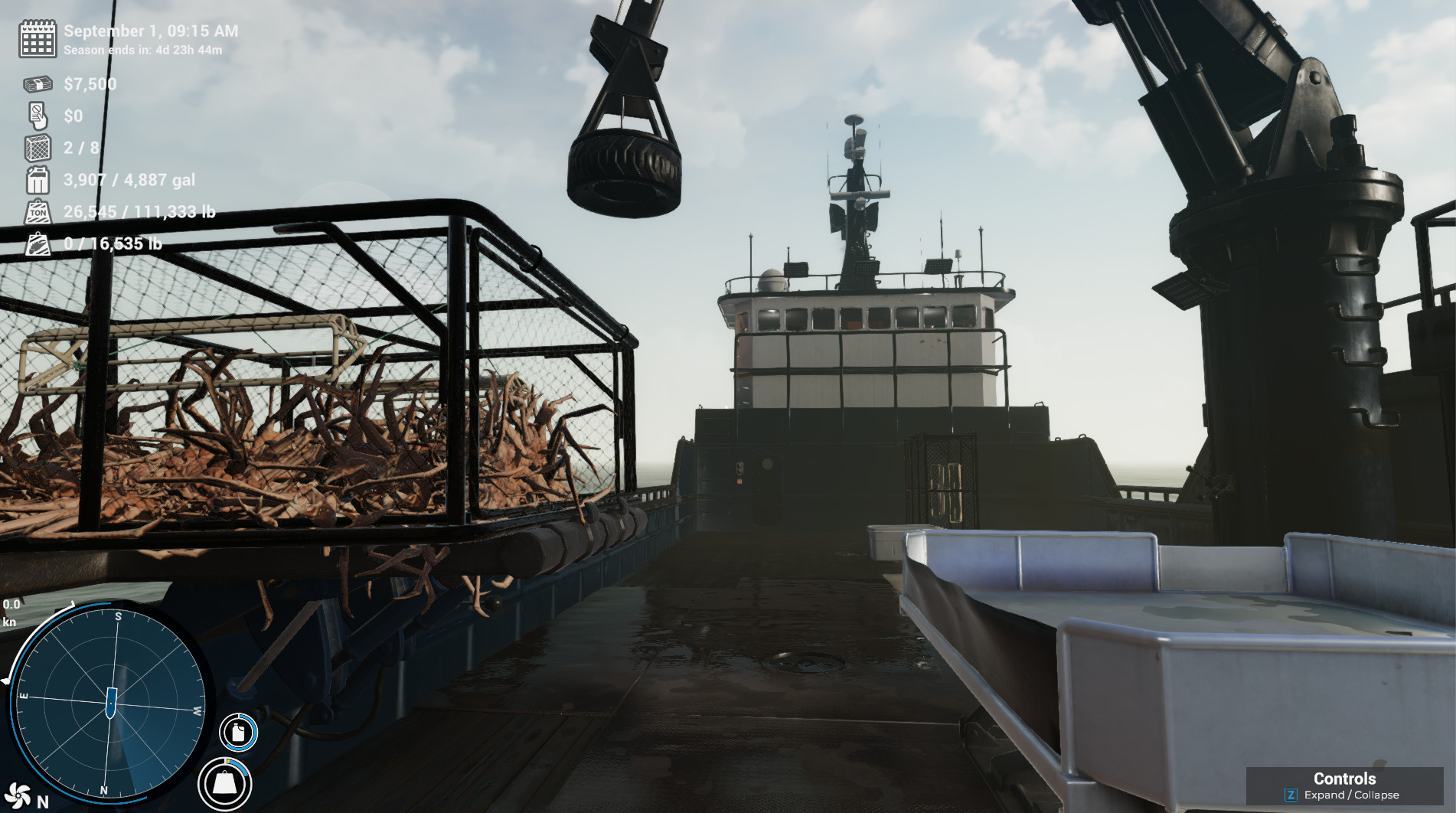Open the season countdown timer details

142,51
